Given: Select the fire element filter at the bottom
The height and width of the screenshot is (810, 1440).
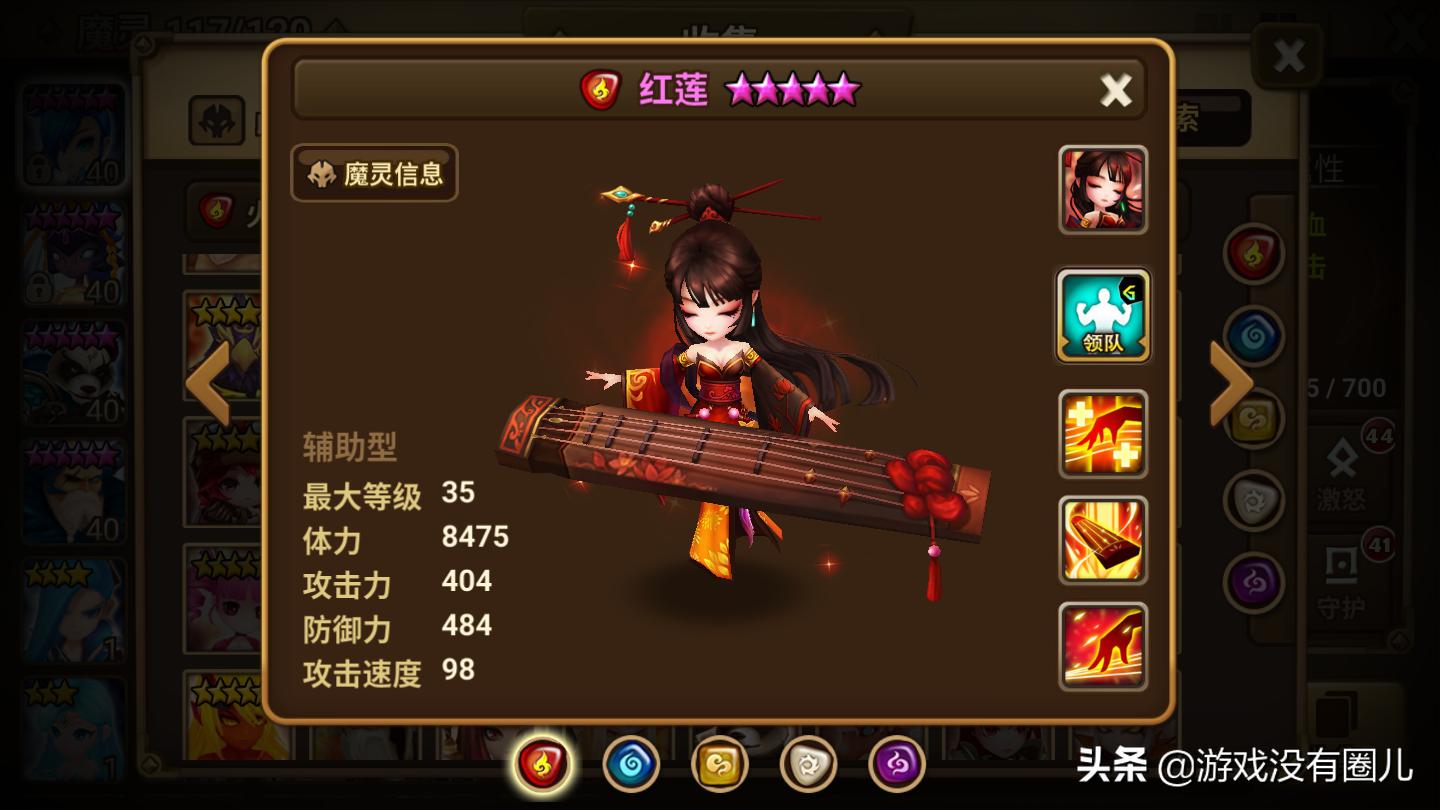Looking at the screenshot, I should [x=542, y=765].
